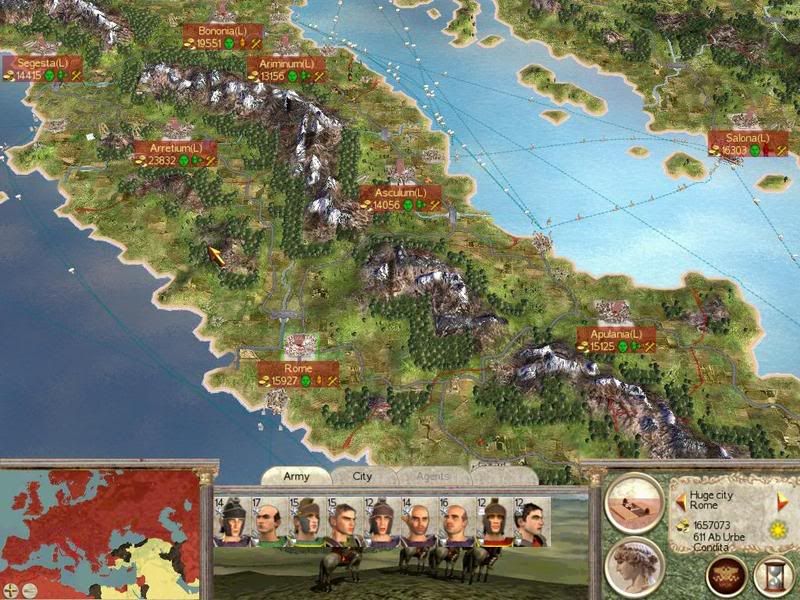Select the Bononia(L) settlement banner
The image size is (800, 600).
click(223, 37)
